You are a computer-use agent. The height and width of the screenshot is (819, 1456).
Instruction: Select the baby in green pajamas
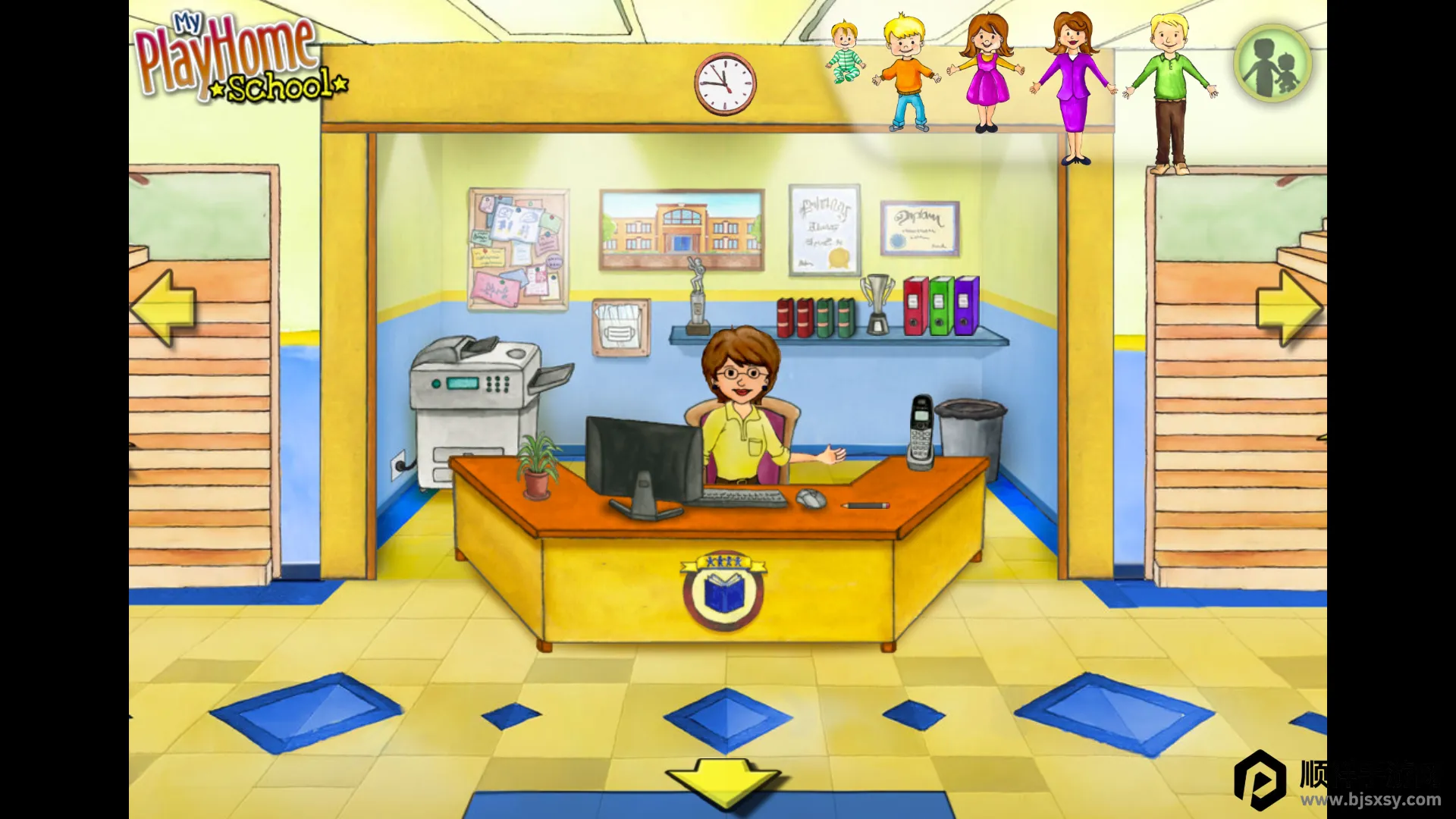click(x=845, y=53)
